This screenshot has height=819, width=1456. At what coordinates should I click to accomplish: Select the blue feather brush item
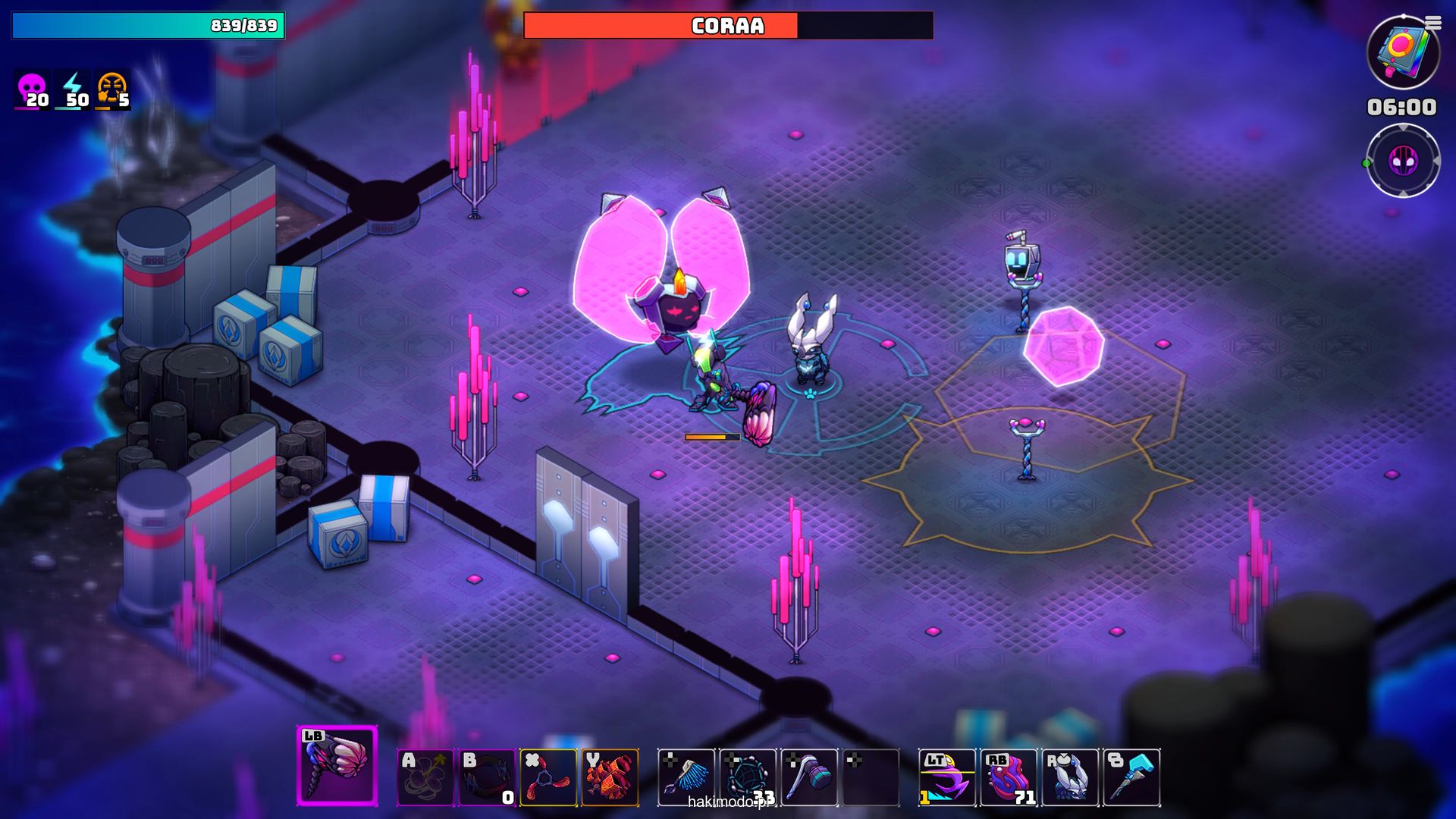(686, 777)
